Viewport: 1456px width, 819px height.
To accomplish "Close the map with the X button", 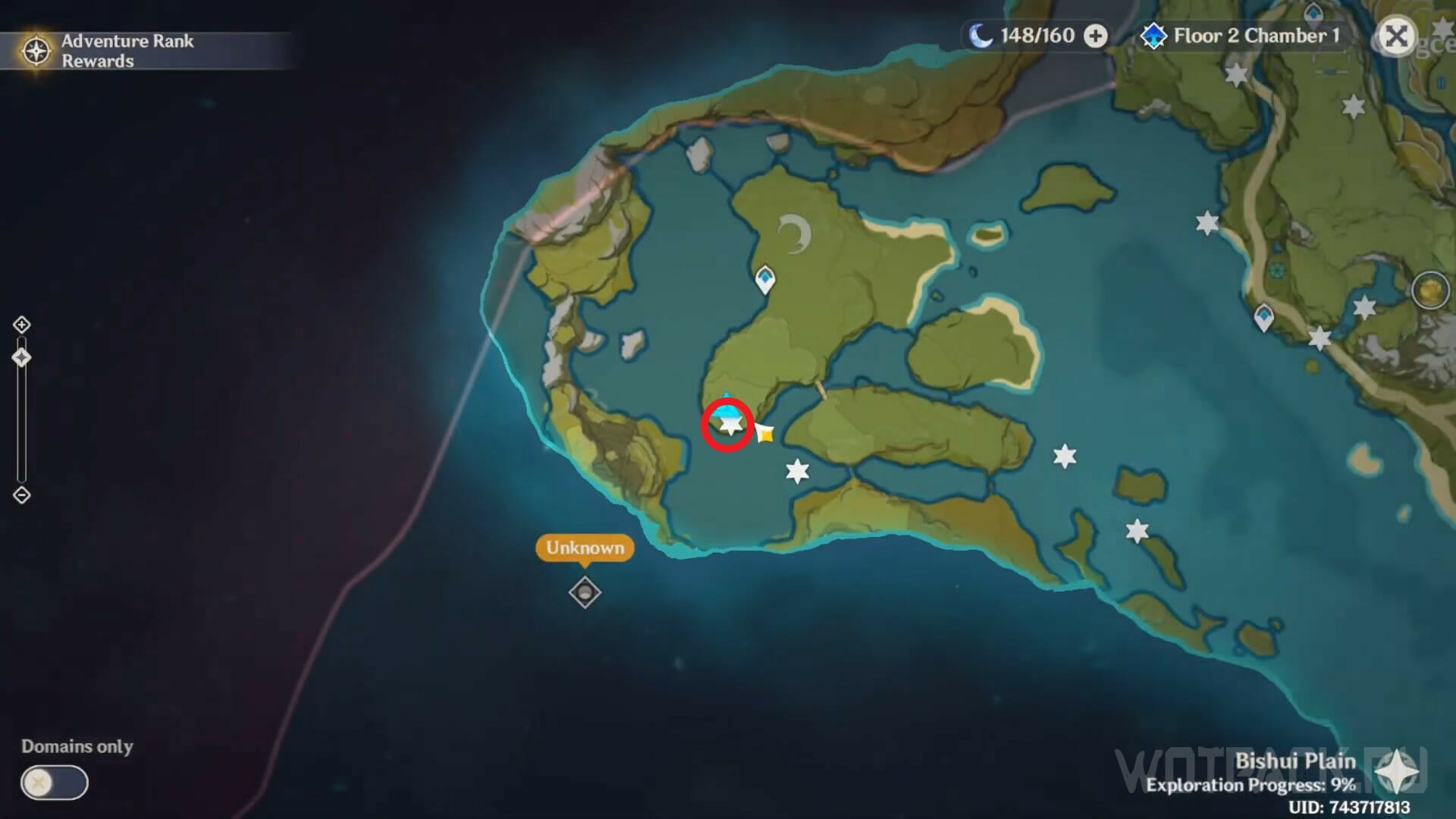I will click(1396, 36).
